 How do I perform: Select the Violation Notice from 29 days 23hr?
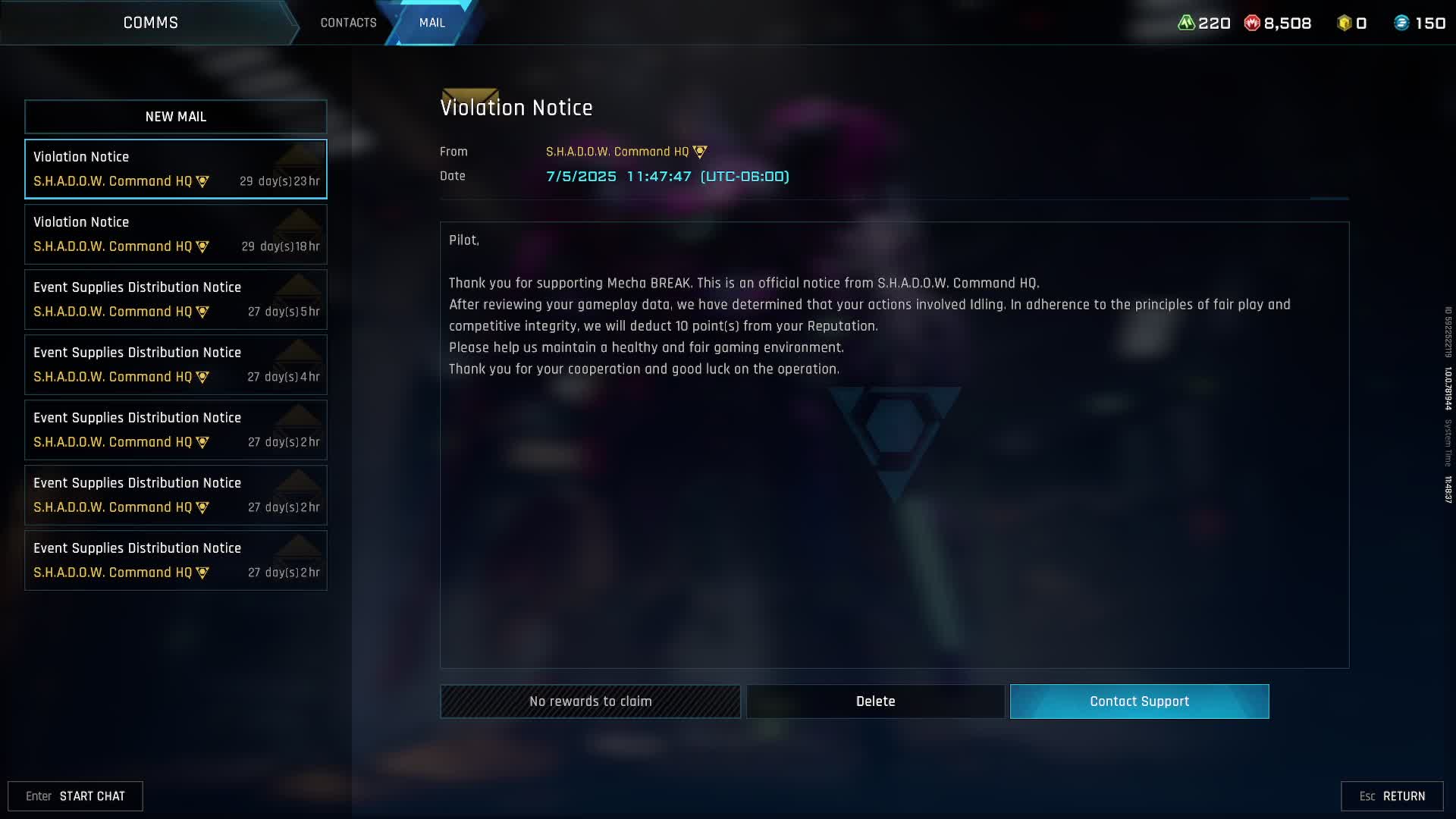176,169
